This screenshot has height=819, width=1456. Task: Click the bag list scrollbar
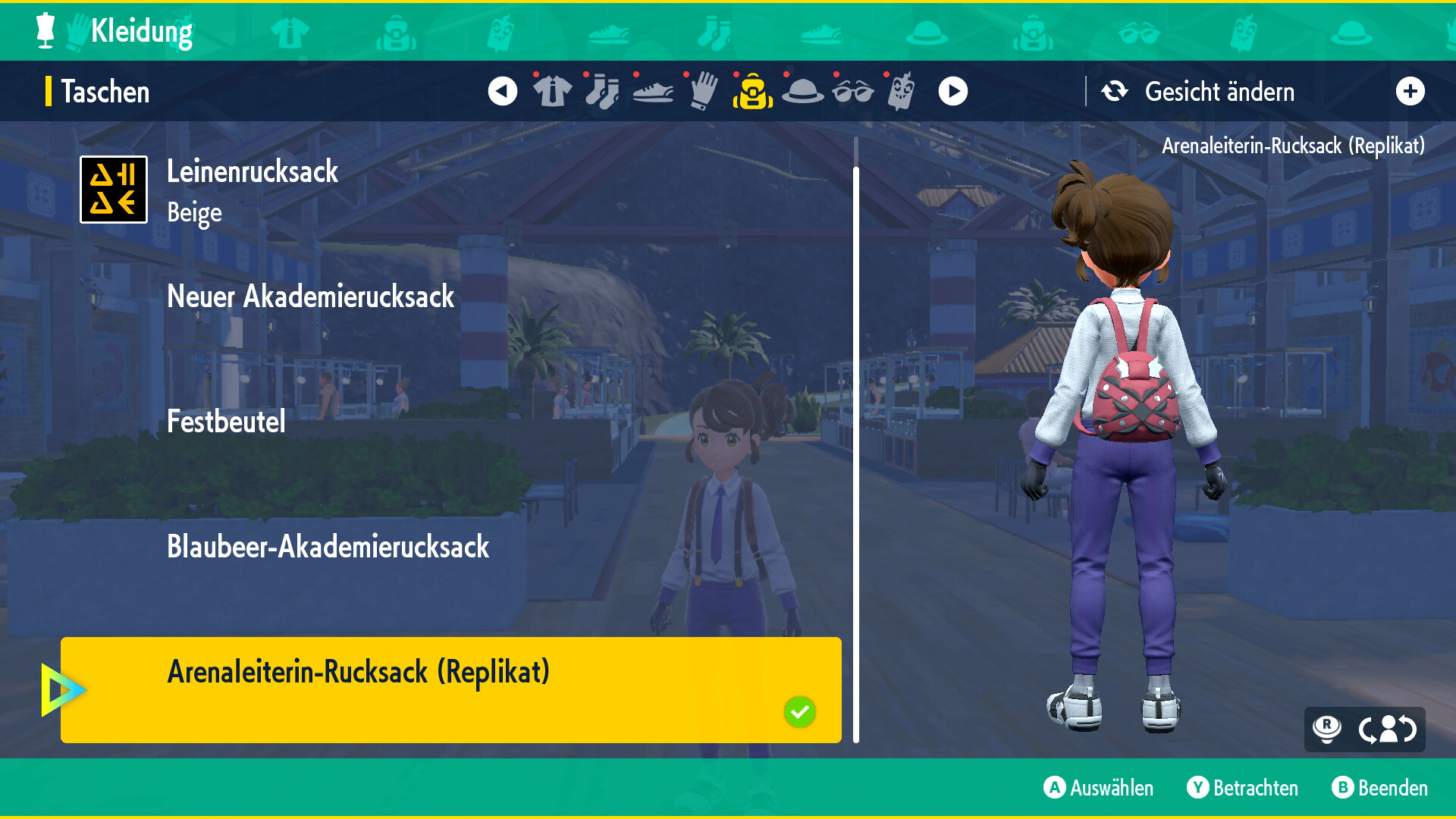[856, 440]
